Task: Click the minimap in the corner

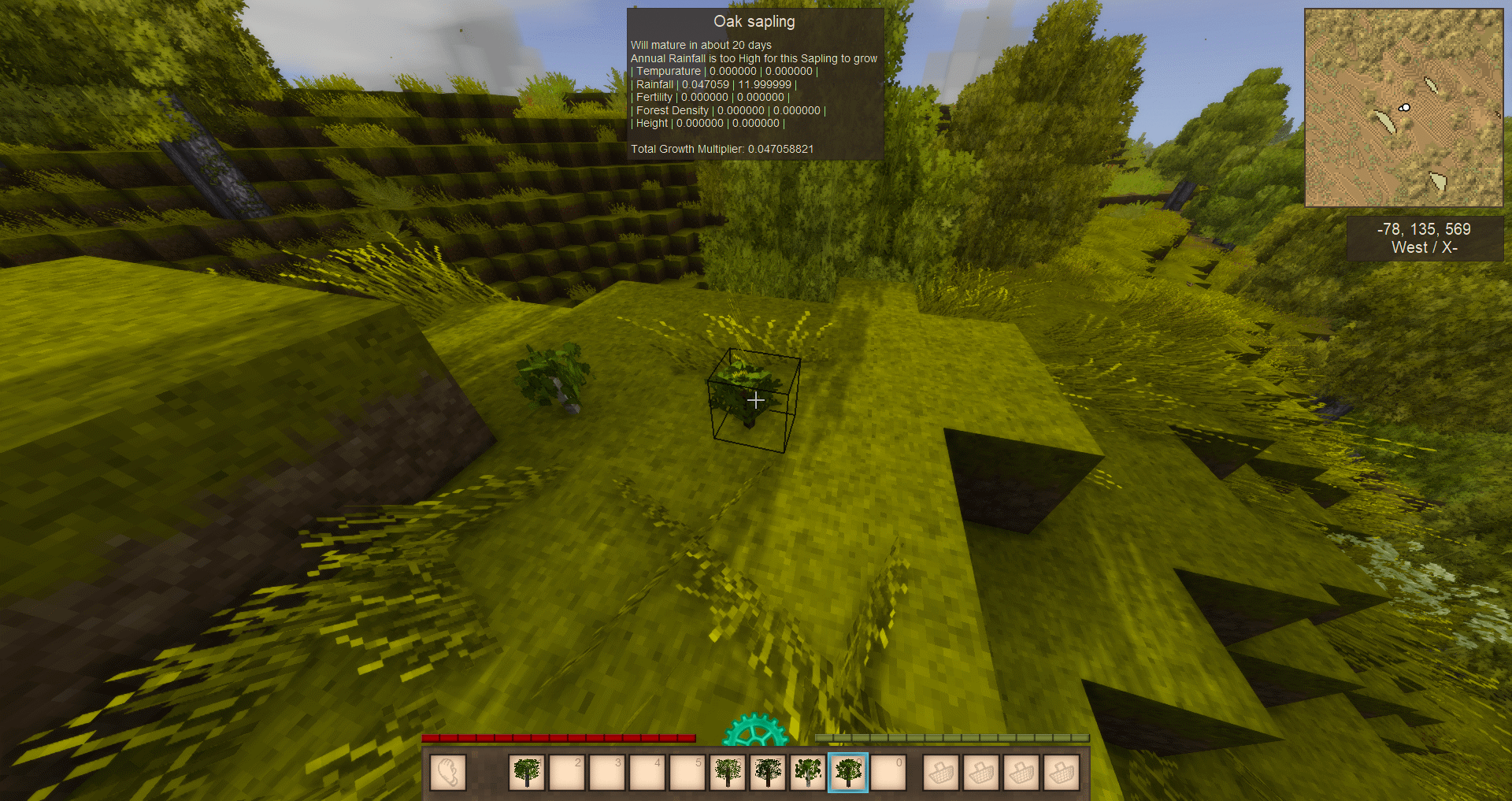Action: [x=1403, y=108]
